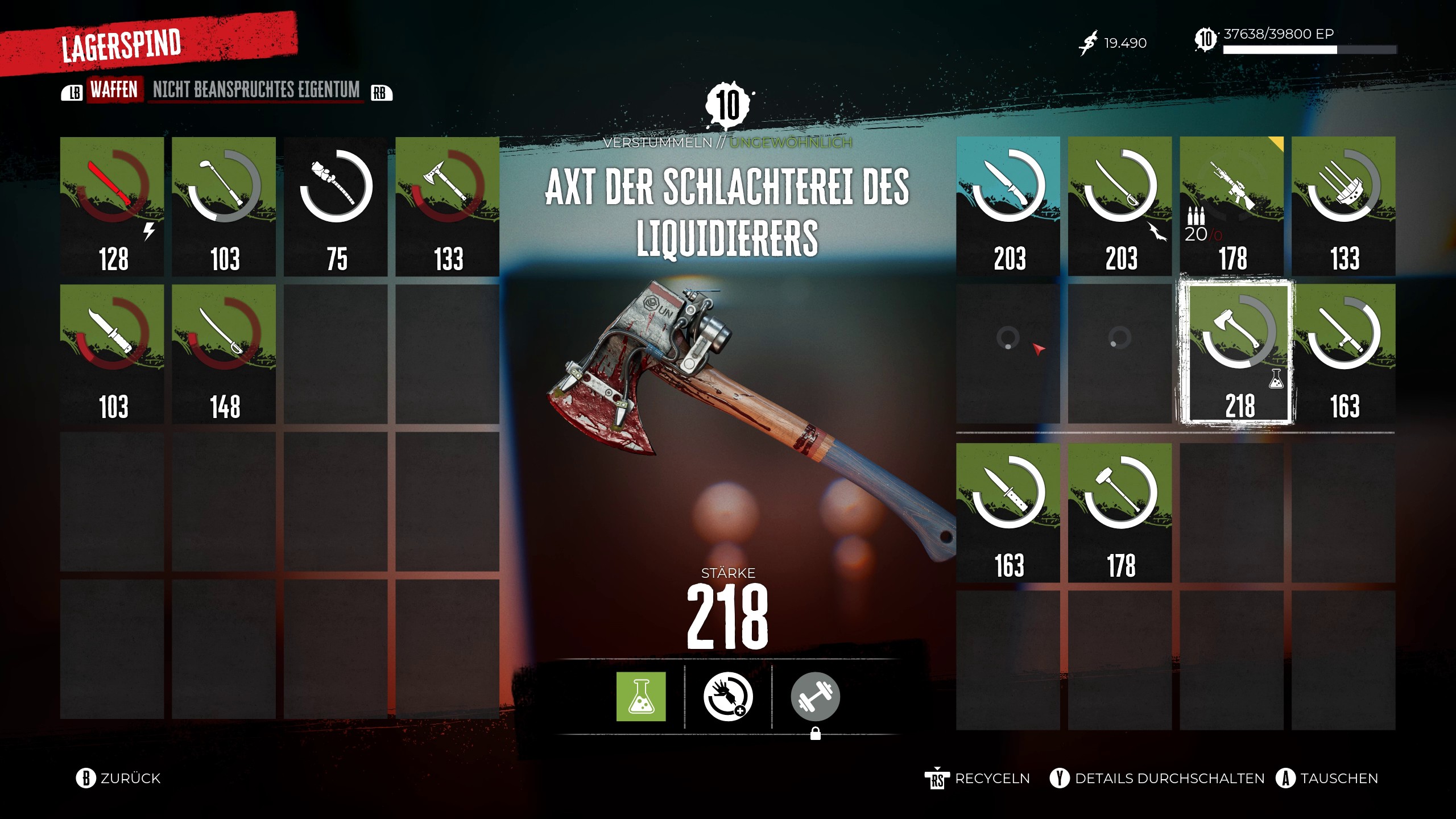Open the mod flask icon below the axe
1456x819 pixels.
642,698
